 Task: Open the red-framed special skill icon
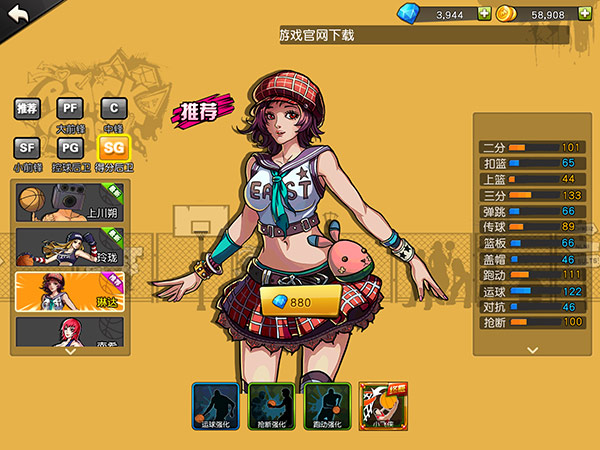[383, 406]
